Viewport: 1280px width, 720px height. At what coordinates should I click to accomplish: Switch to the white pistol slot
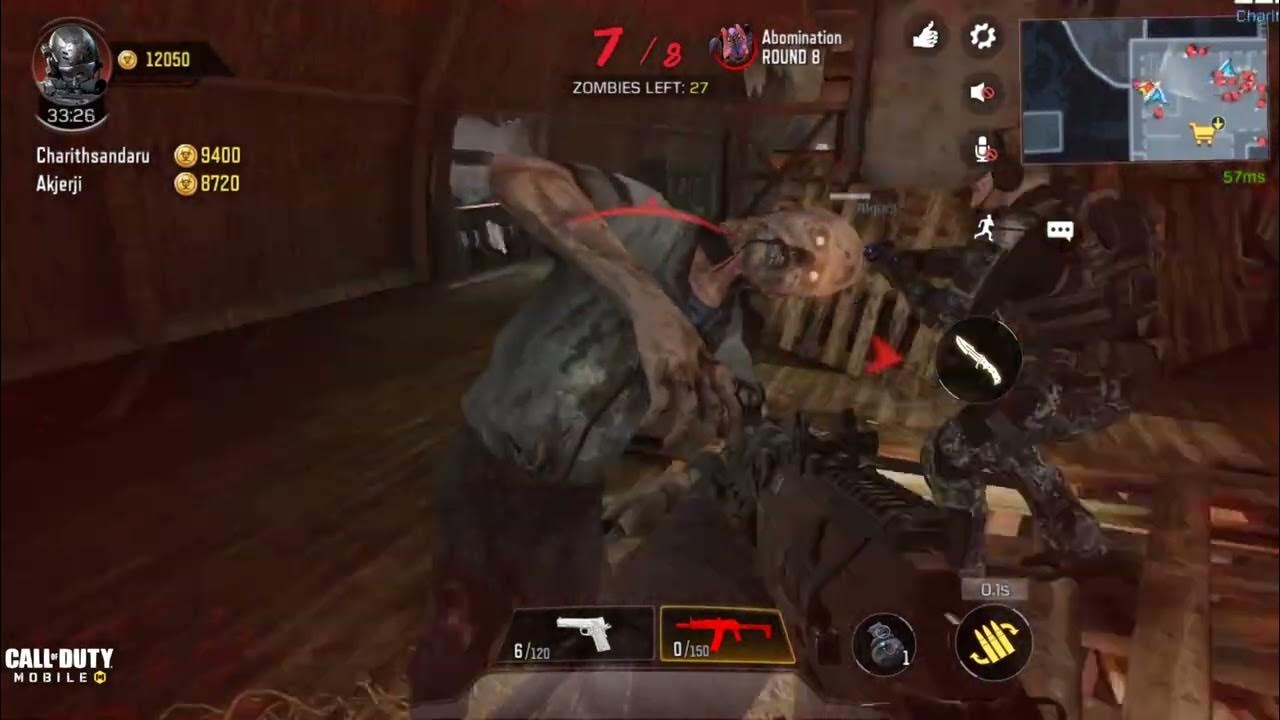[x=583, y=635]
